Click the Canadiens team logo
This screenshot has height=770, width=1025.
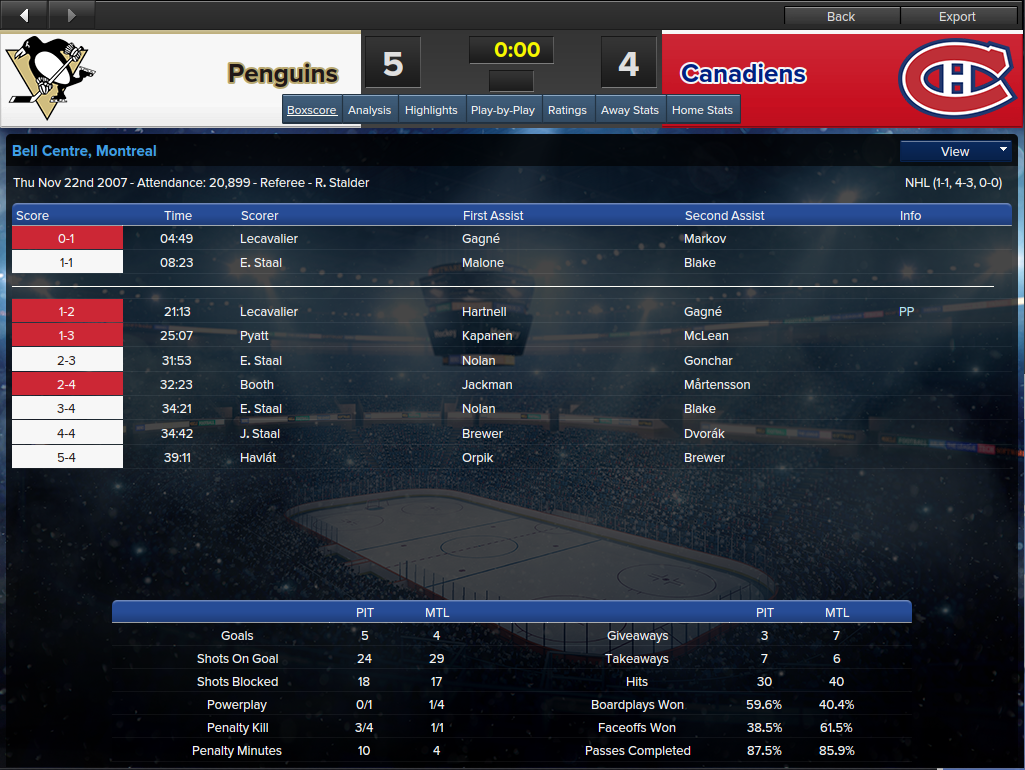(953, 76)
